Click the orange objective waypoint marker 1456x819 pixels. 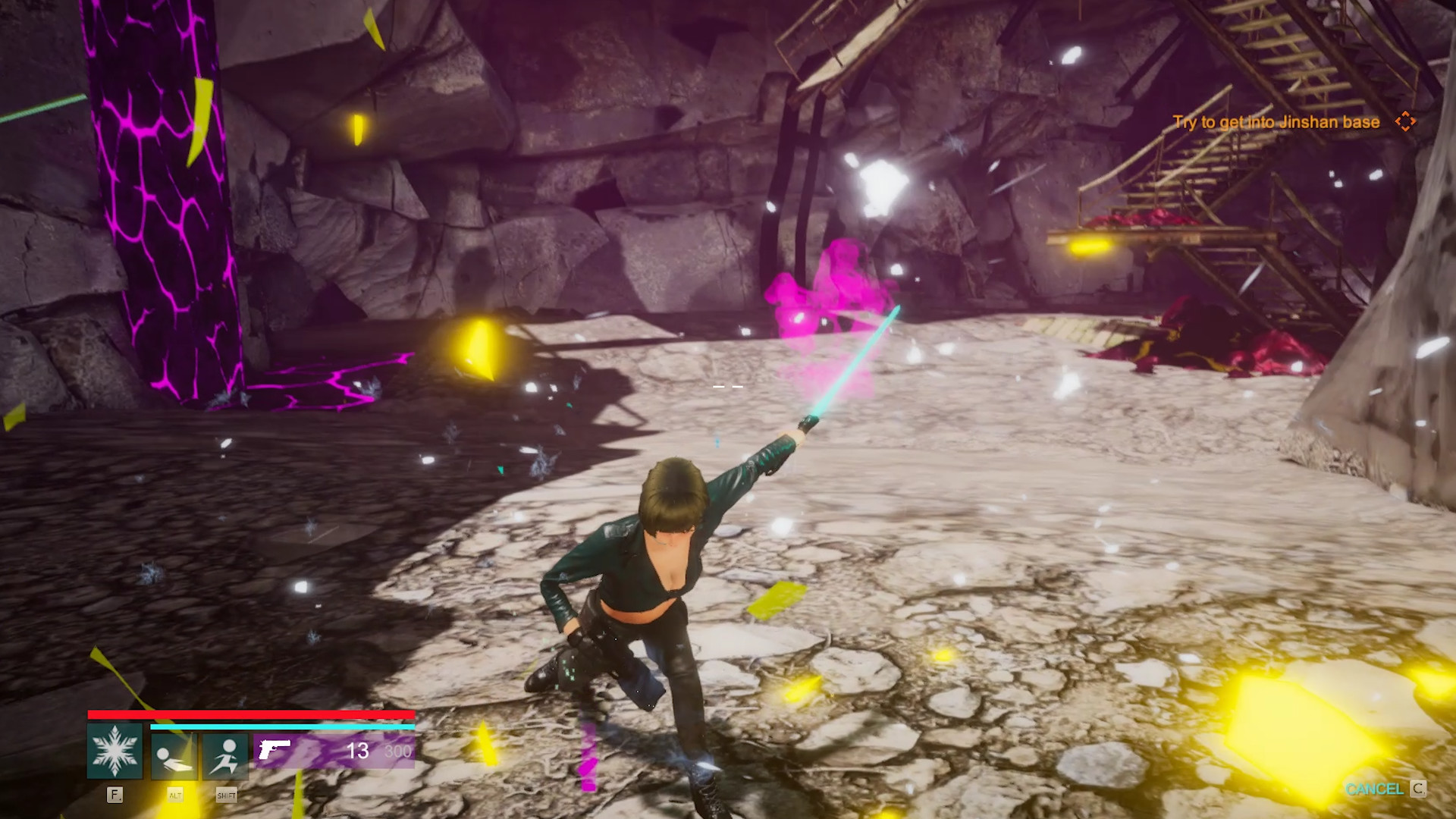tap(1407, 121)
